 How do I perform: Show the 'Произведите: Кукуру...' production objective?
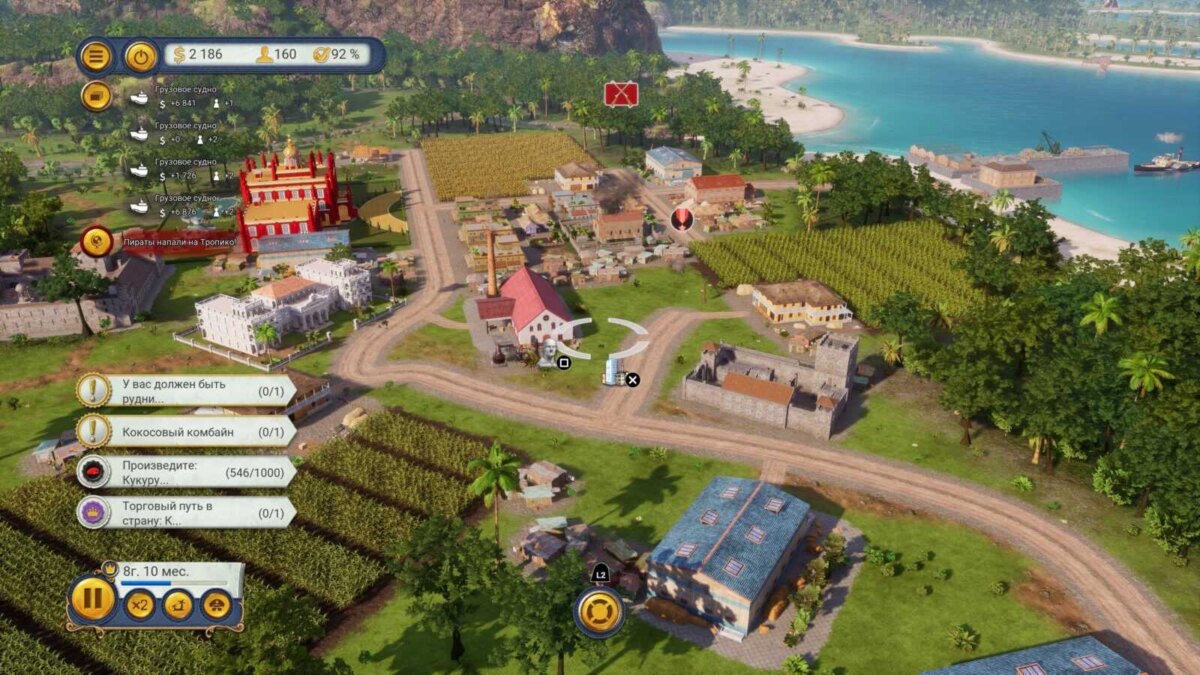pyautogui.click(x=187, y=472)
